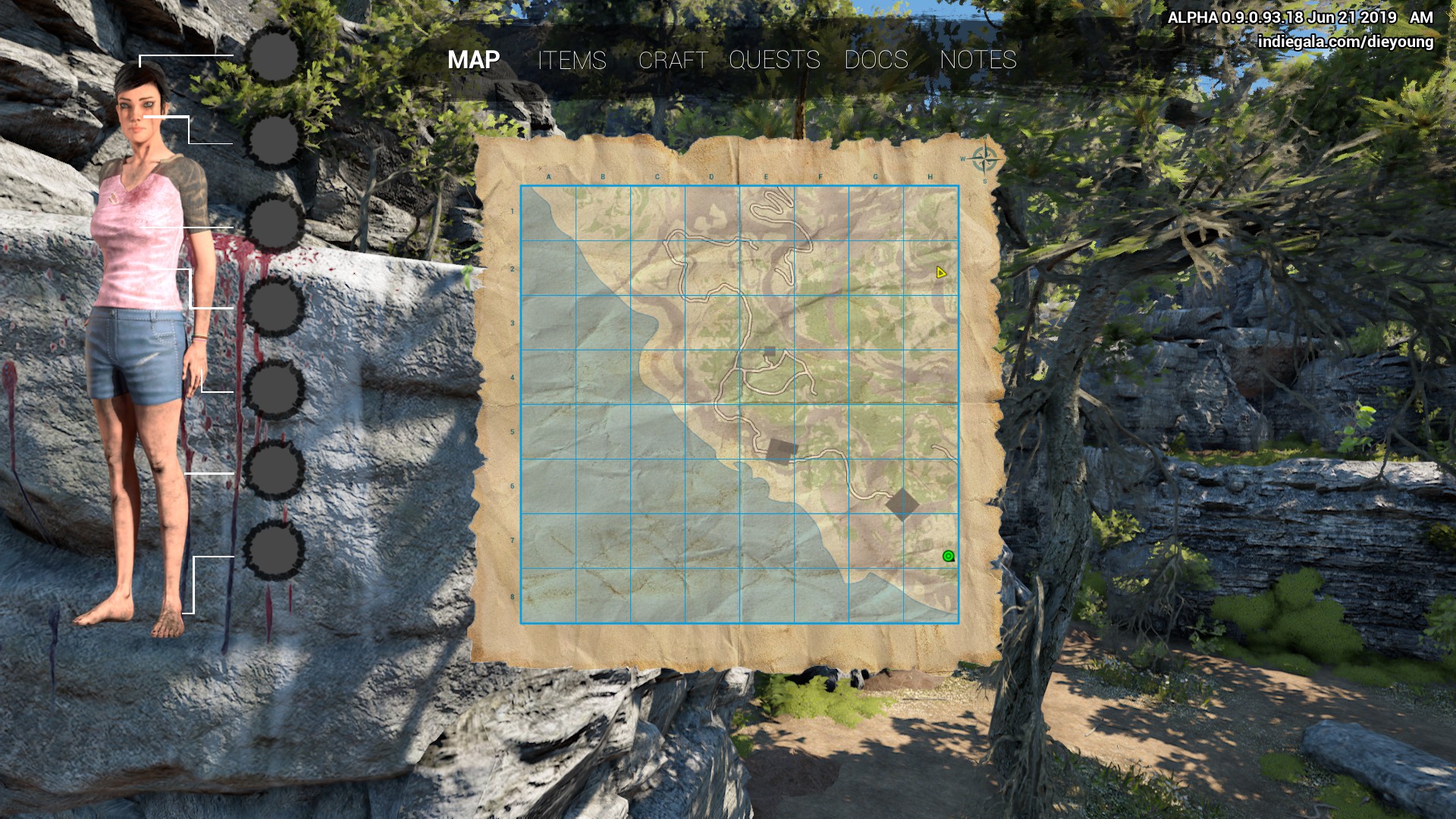1456x819 pixels.
Task: Select the green circle marker on map
Action: [948, 556]
